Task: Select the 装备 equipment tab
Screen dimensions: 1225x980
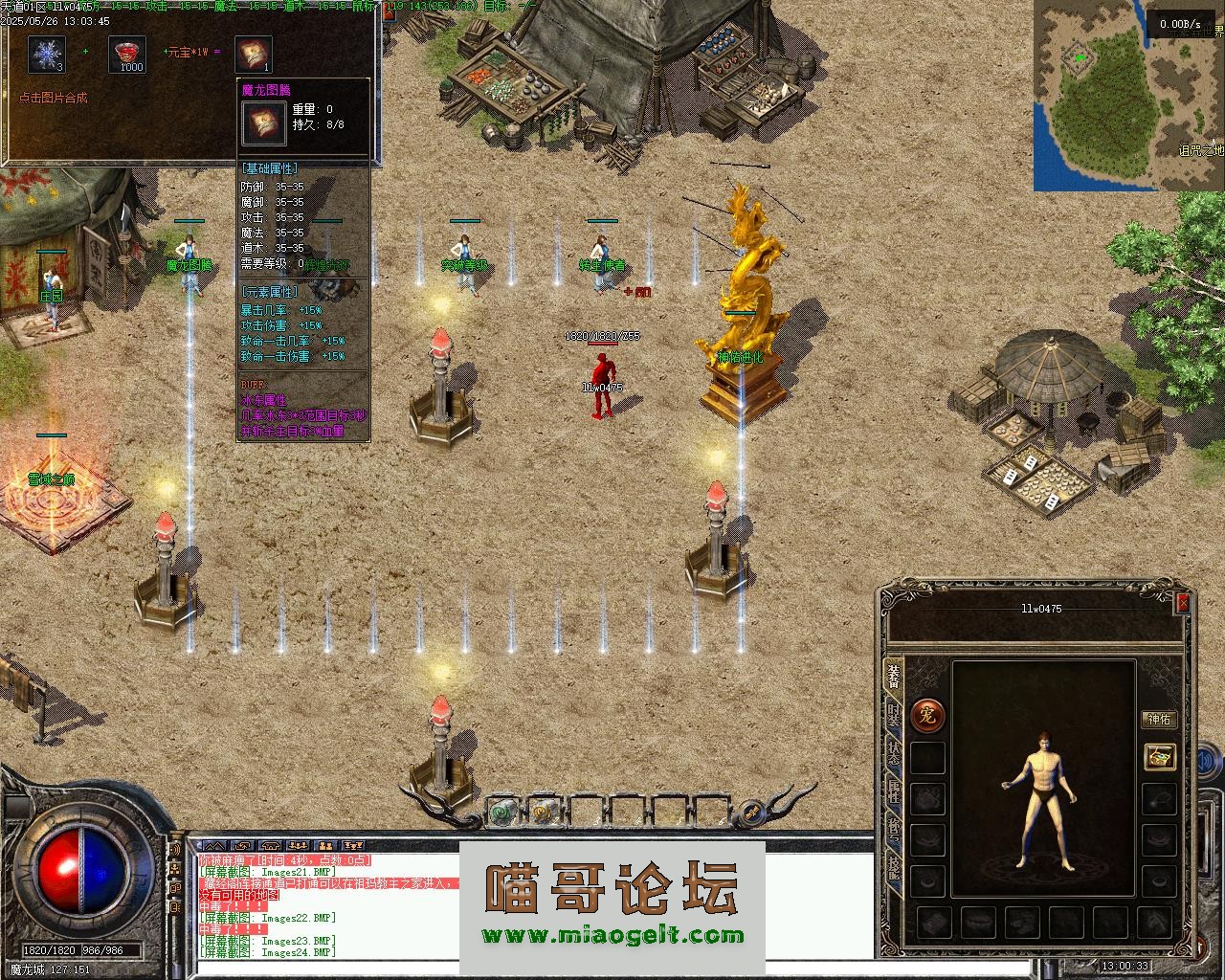Action: click(x=893, y=675)
